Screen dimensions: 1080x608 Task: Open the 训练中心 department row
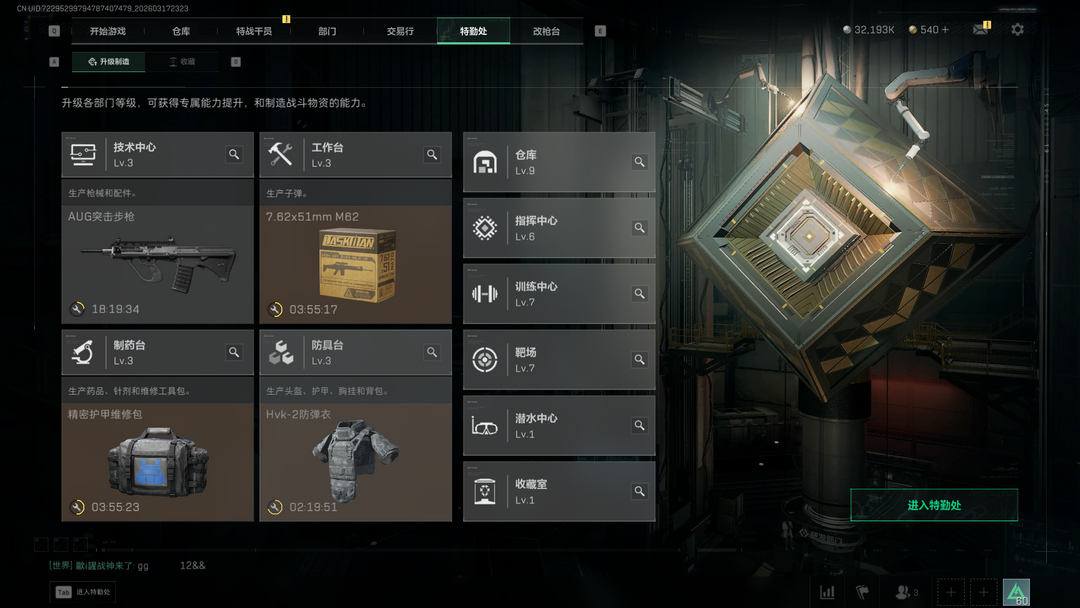coord(559,294)
